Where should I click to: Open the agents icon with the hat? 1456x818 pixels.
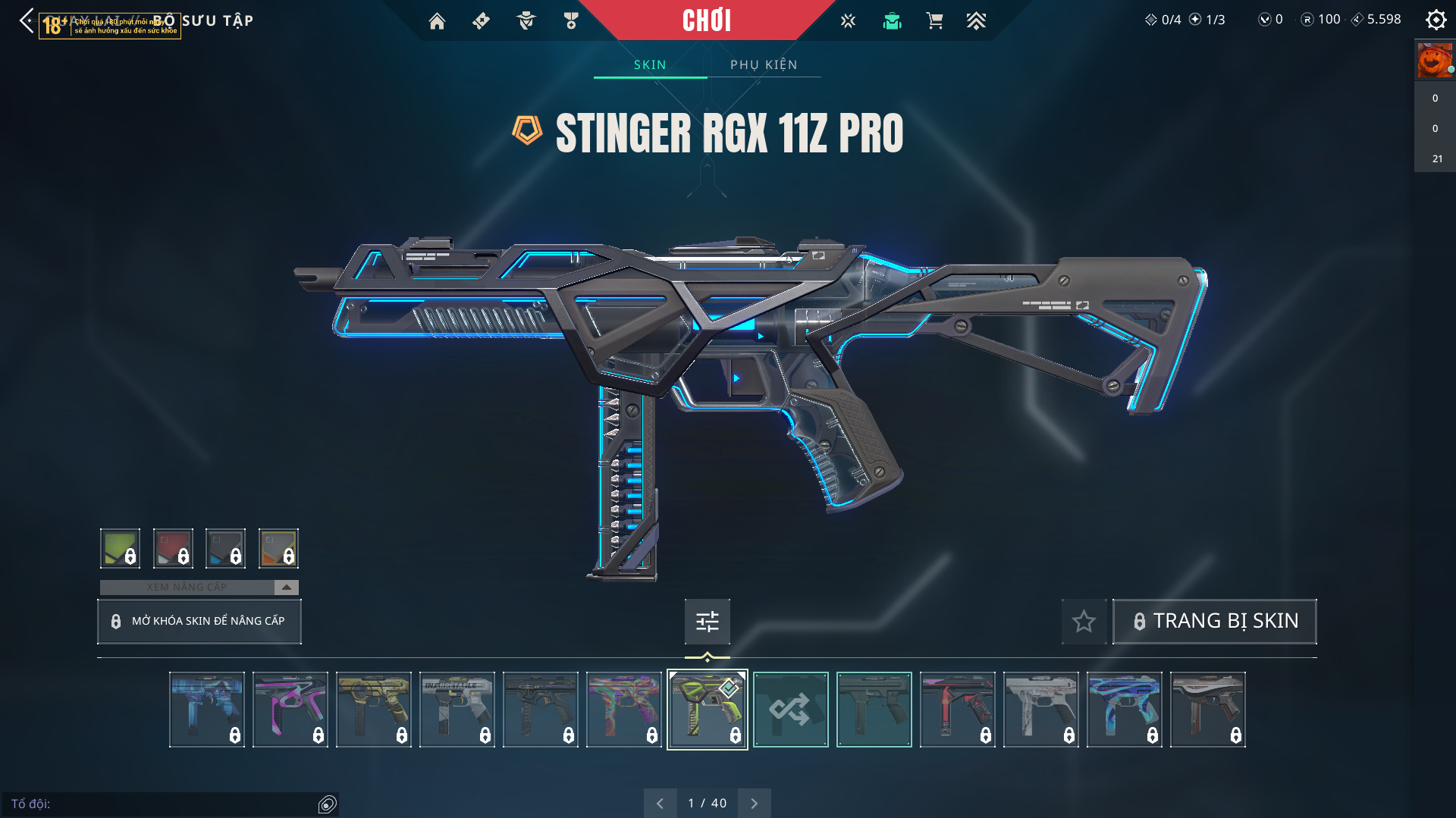[x=526, y=21]
